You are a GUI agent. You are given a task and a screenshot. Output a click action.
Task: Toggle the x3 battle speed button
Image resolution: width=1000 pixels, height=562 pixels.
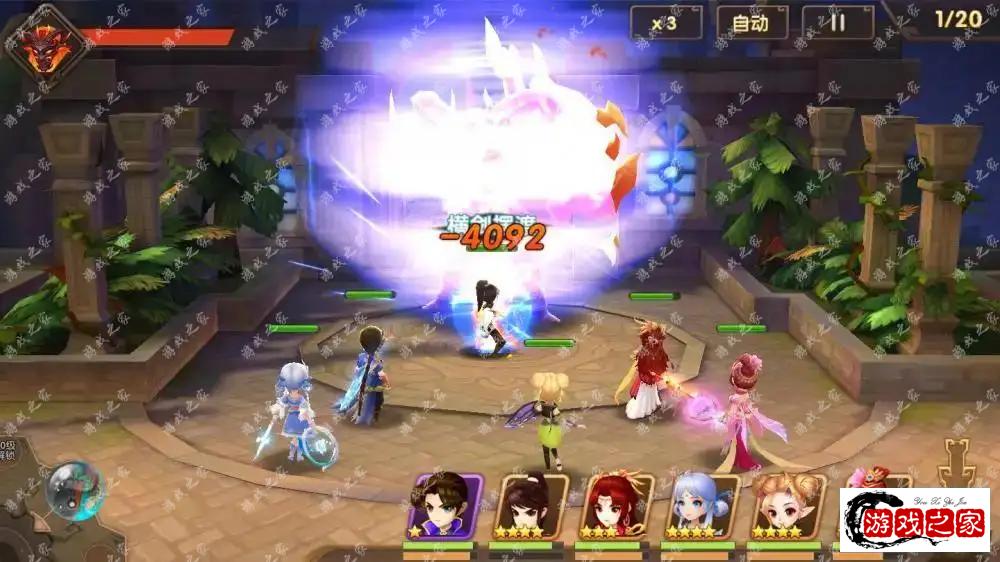[665, 22]
